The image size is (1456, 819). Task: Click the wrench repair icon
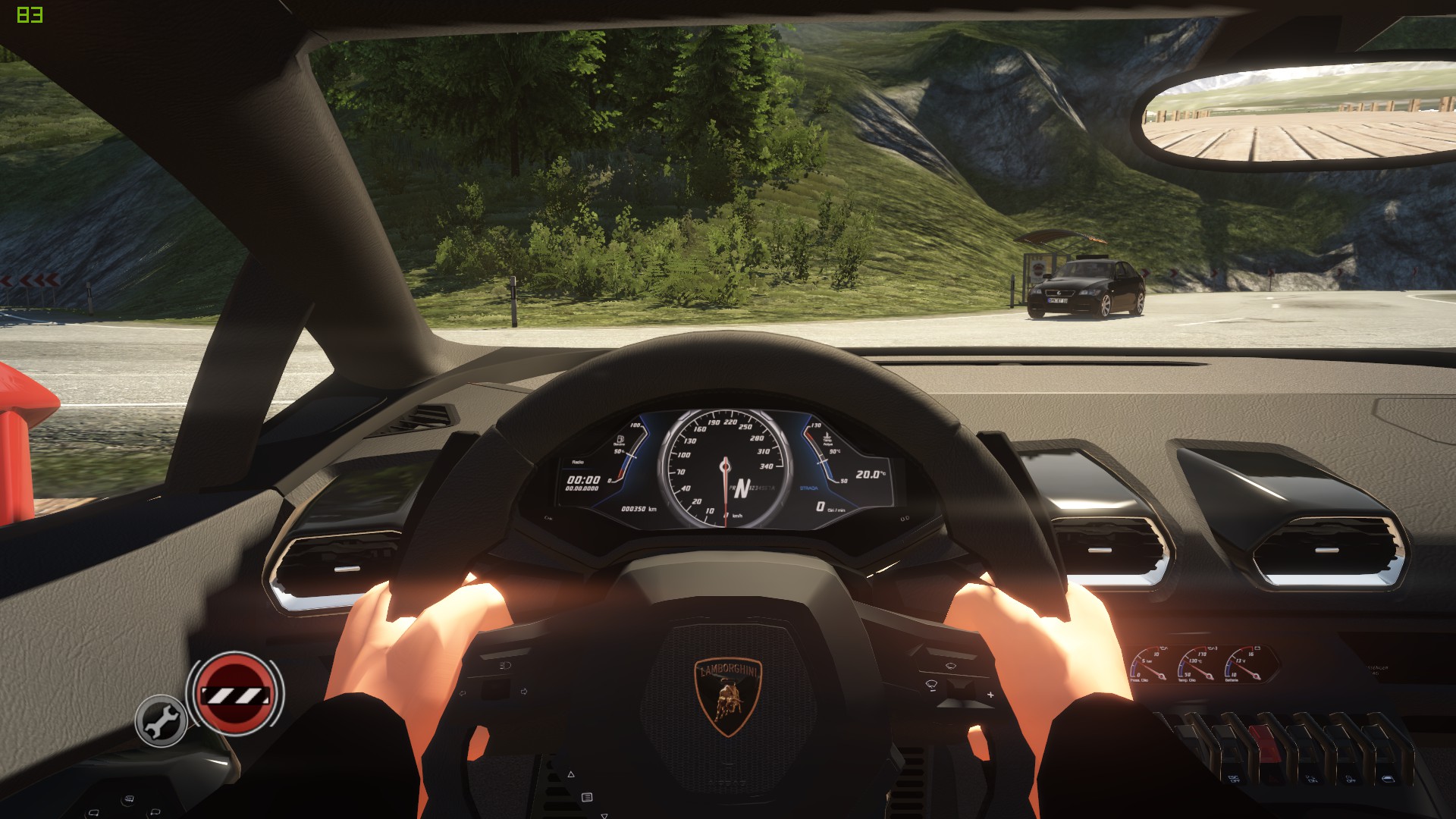pos(161,720)
